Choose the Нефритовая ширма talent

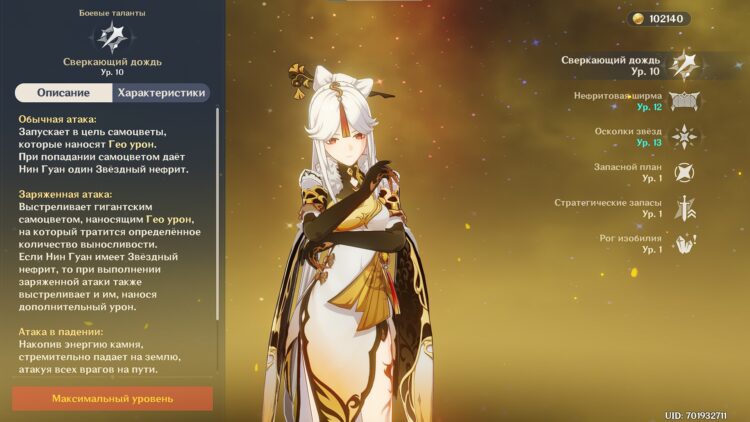(x=685, y=101)
